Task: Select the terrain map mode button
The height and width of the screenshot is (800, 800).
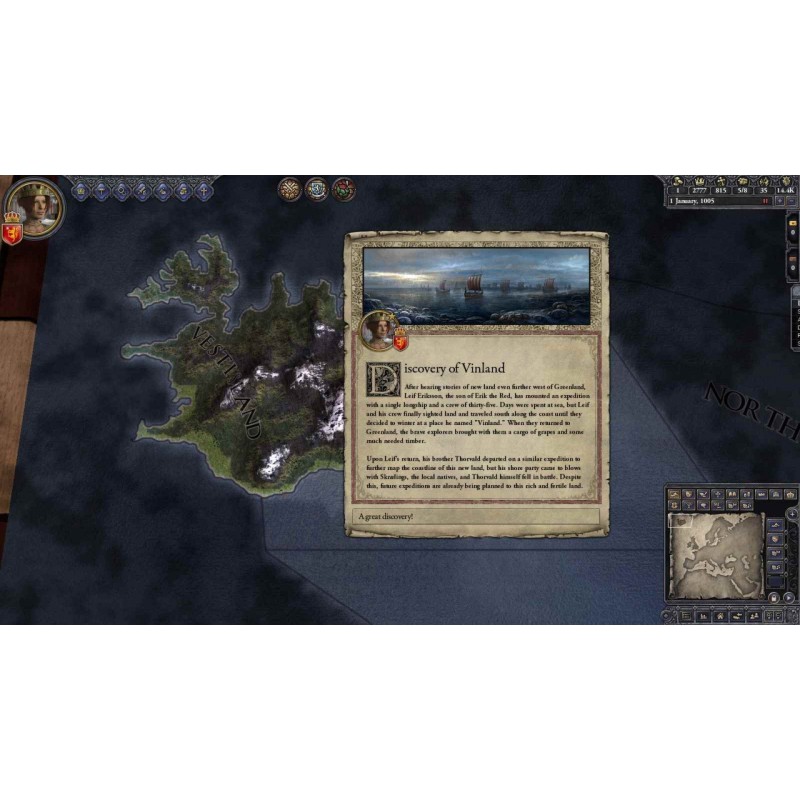Action: [677, 494]
